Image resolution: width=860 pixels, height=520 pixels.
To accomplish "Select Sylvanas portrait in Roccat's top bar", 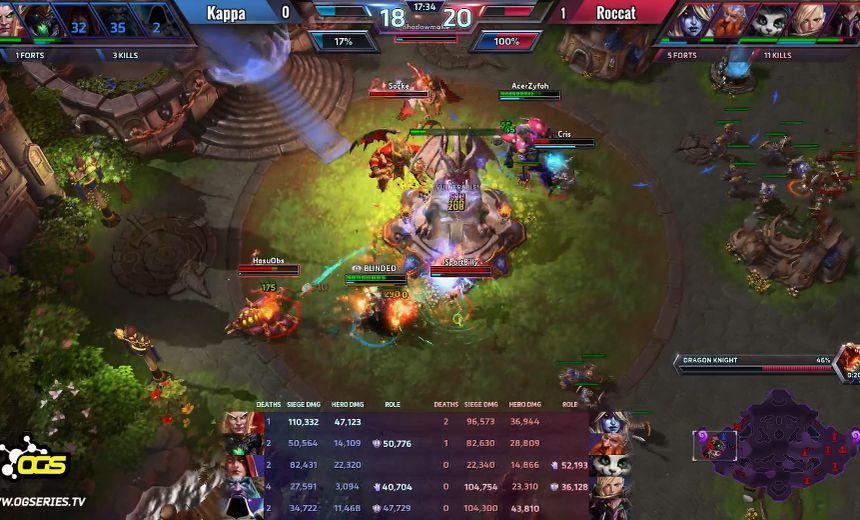I will click(694, 20).
